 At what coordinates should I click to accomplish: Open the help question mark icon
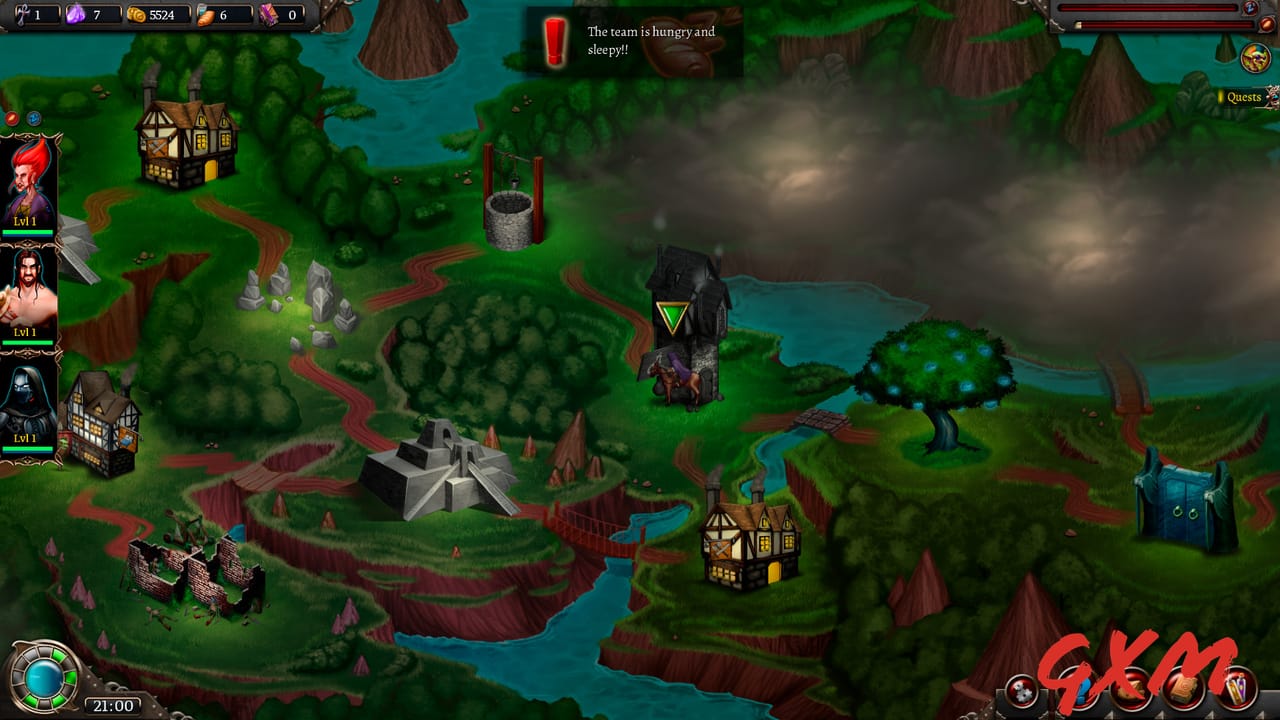(1081, 690)
